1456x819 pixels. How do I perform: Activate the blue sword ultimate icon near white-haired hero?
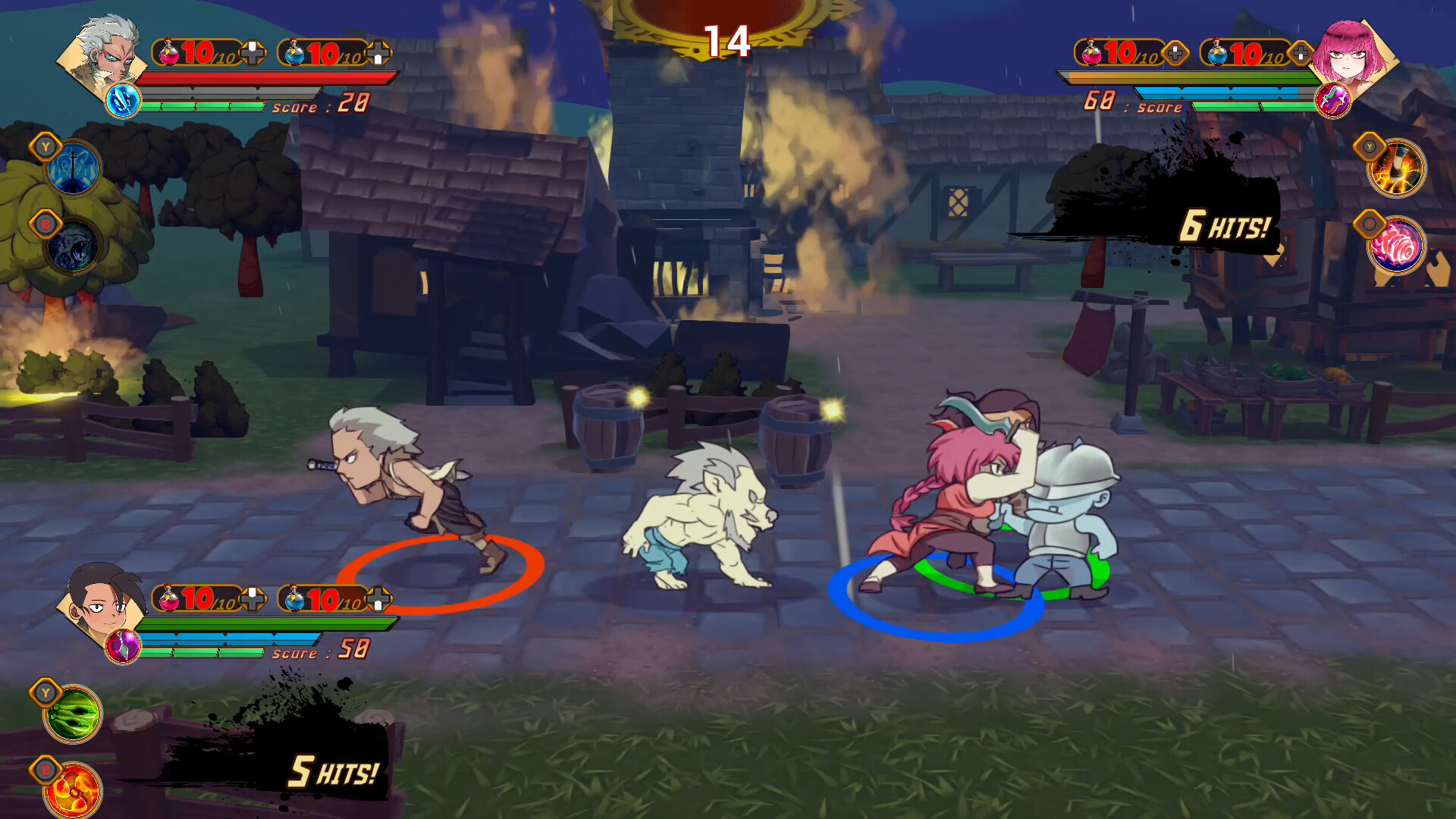[x=124, y=102]
